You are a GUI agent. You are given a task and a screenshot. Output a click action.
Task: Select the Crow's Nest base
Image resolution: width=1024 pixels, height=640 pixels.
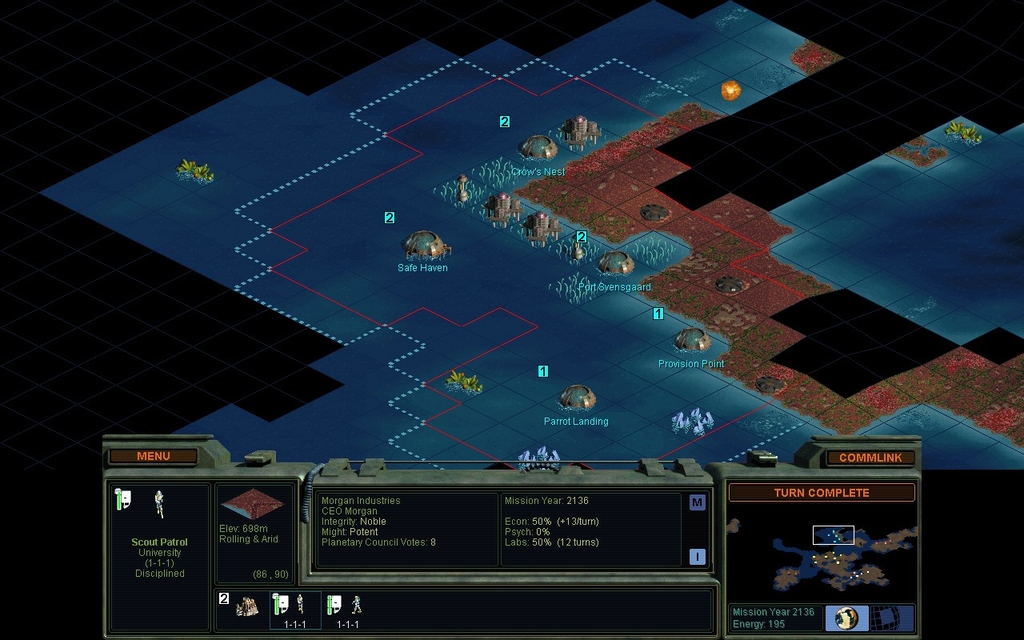539,148
